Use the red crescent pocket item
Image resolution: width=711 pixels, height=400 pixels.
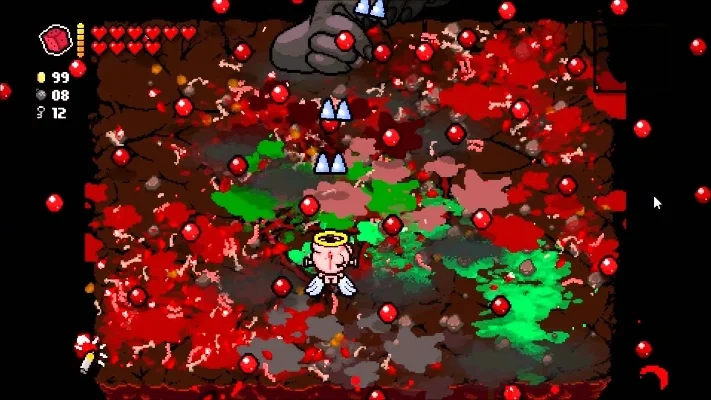tap(656, 378)
